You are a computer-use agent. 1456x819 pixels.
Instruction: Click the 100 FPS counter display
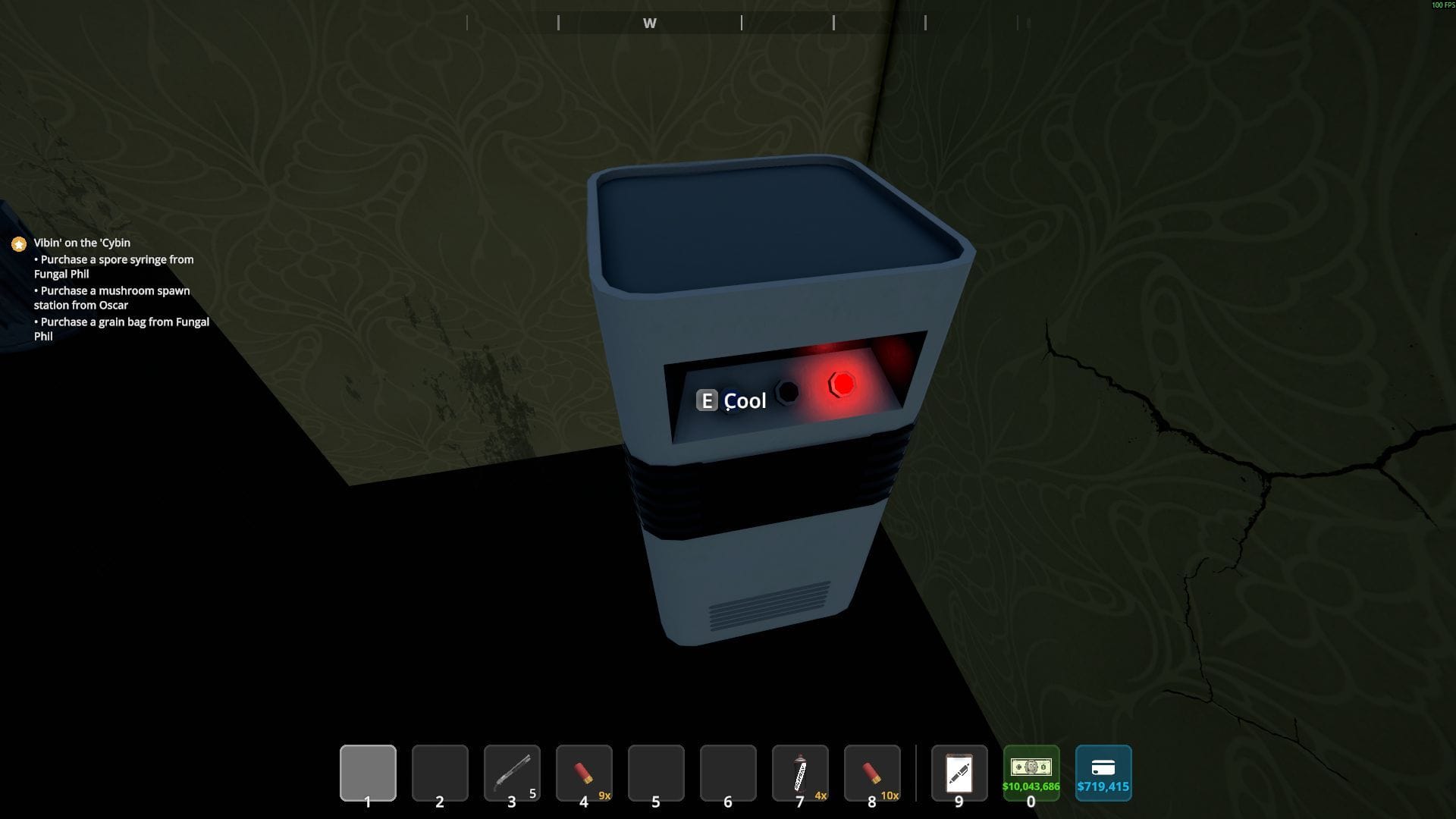click(1442, 4)
